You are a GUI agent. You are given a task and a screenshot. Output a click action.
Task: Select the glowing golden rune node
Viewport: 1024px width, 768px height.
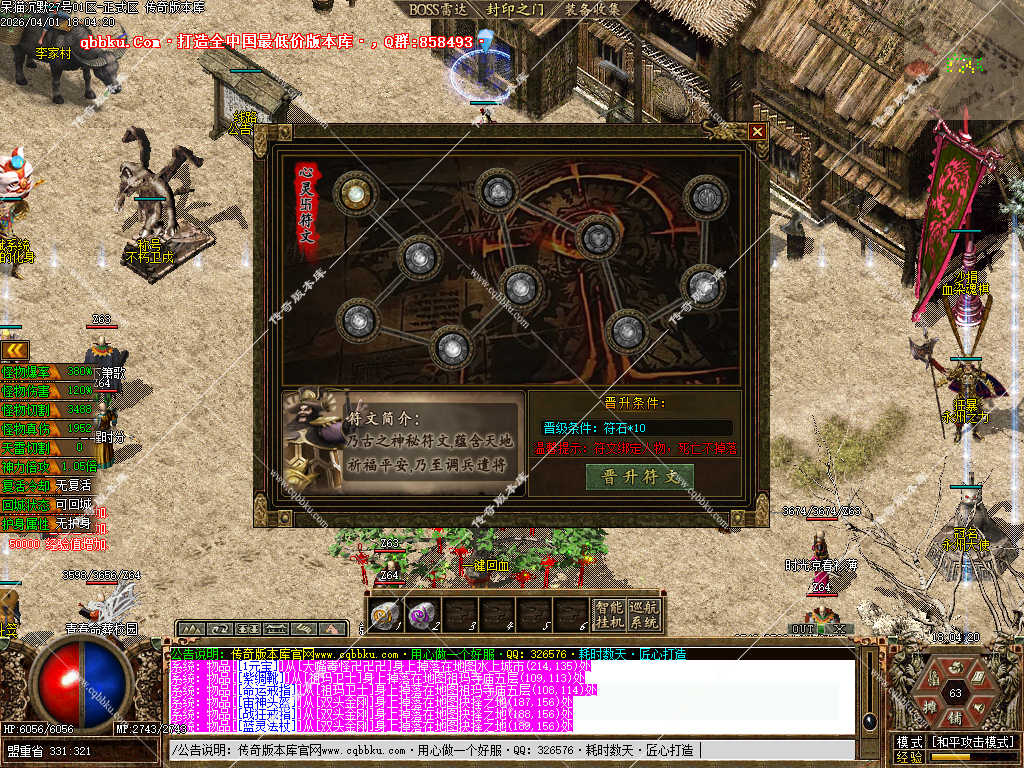[352, 194]
